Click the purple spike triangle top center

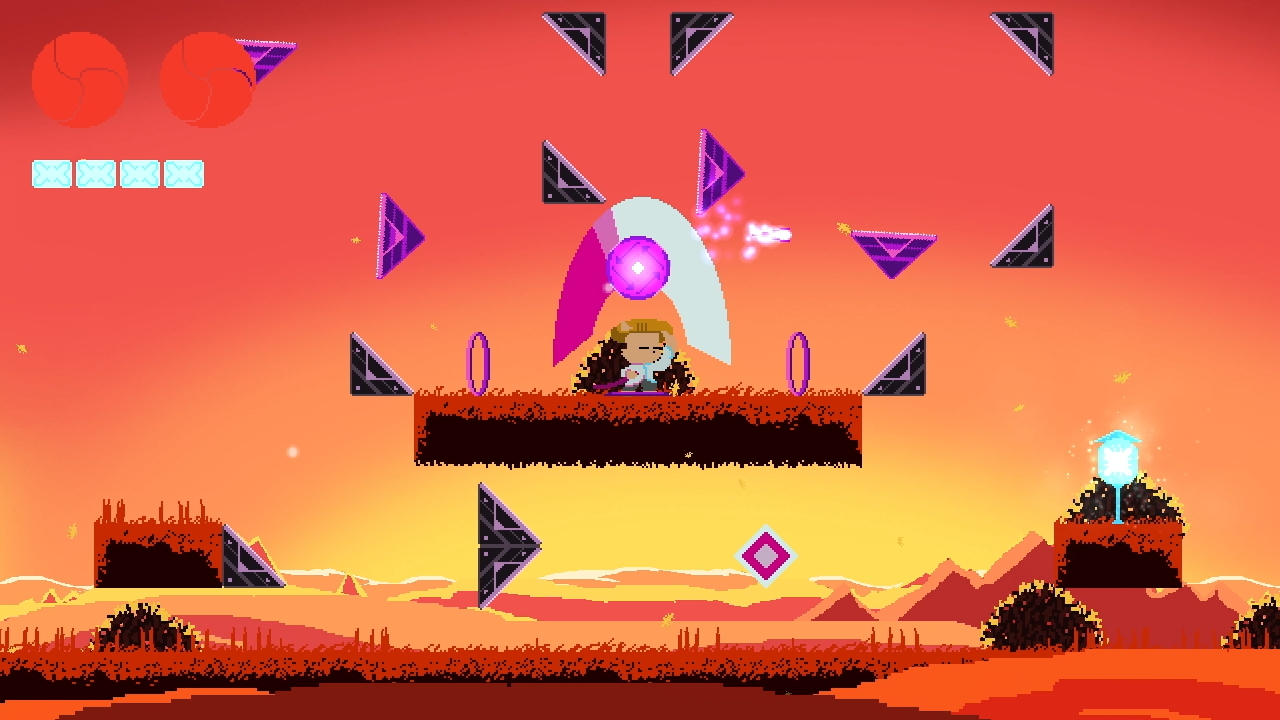coord(715,170)
